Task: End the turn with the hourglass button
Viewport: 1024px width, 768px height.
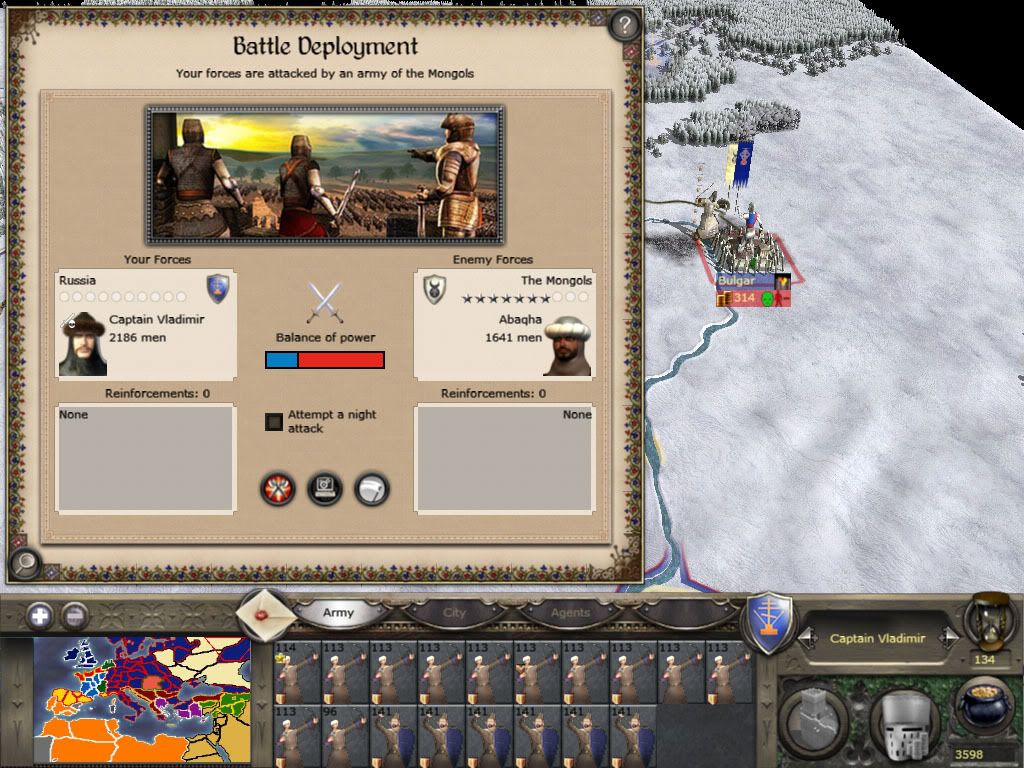Action: tap(985, 620)
